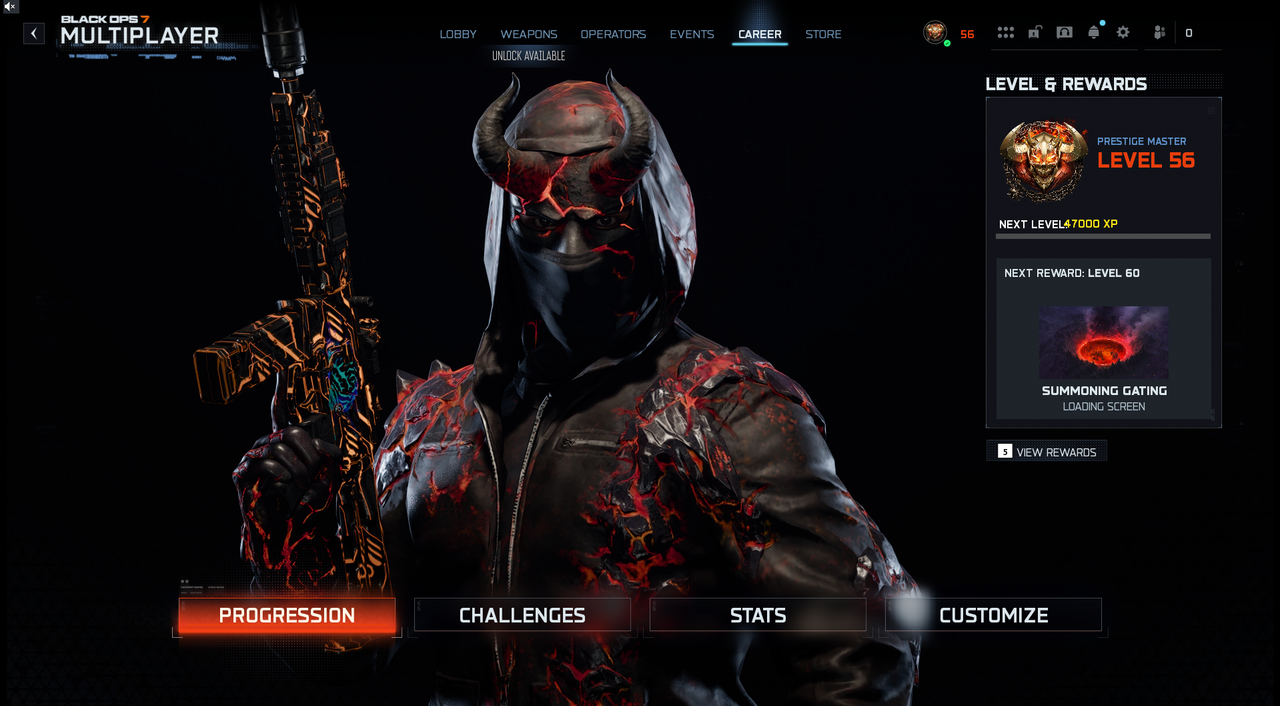Open settings via the gear icon
The height and width of the screenshot is (706, 1280).
pyautogui.click(x=1123, y=33)
